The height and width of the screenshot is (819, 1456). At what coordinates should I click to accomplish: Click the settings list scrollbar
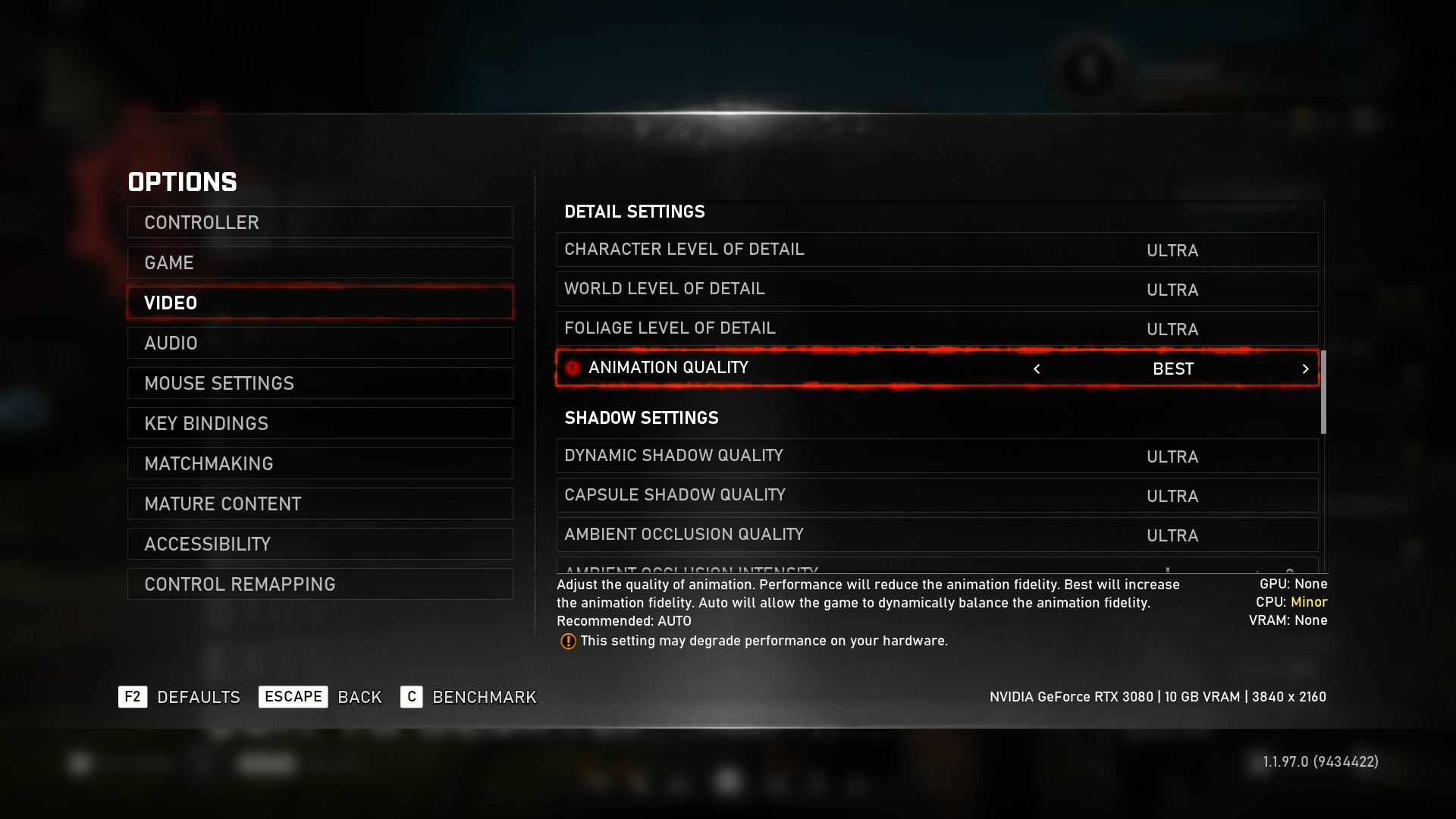click(x=1323, y=391)
